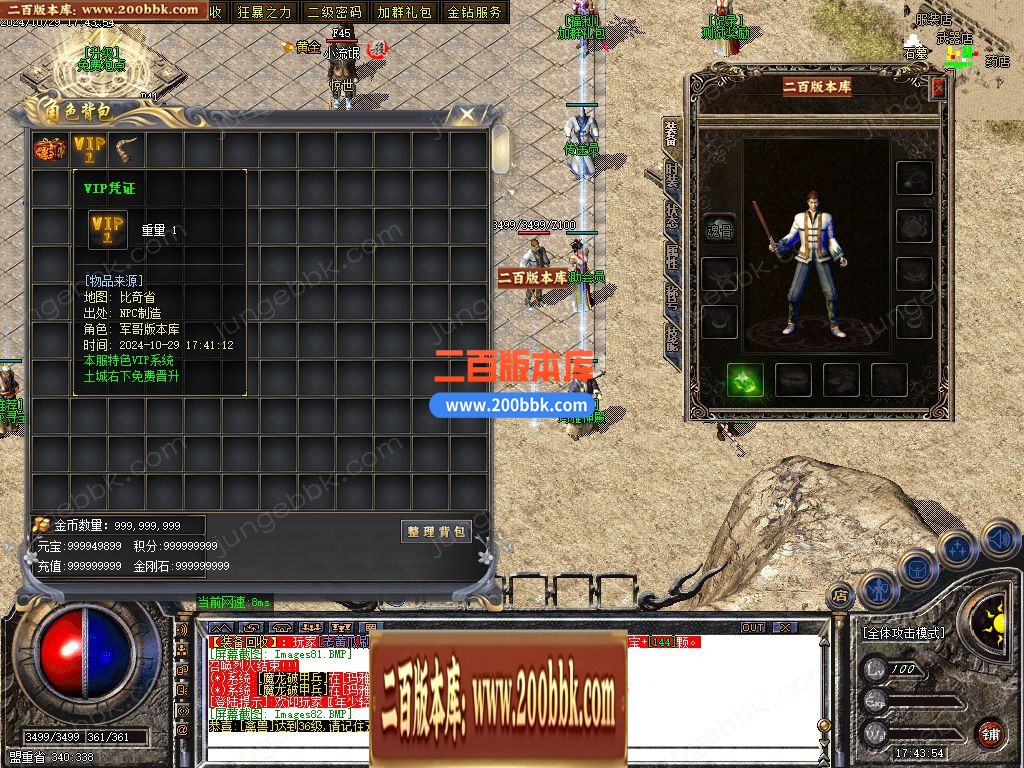
Task: Open the 铺 shop round button
Action: click(x=990, y=733)
